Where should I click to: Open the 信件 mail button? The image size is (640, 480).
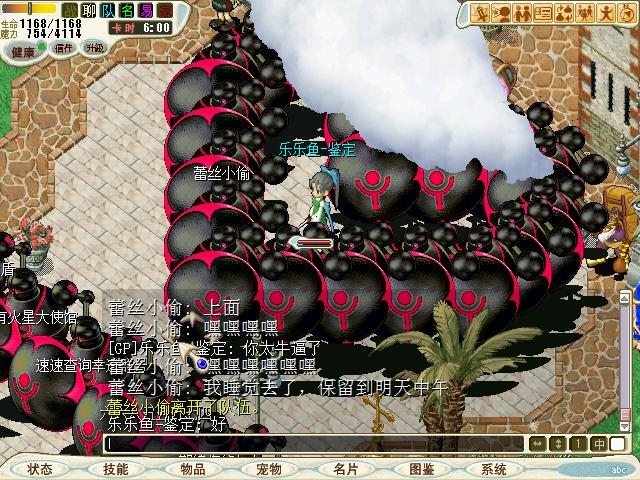pyautogui.click(x=63, y=47)
